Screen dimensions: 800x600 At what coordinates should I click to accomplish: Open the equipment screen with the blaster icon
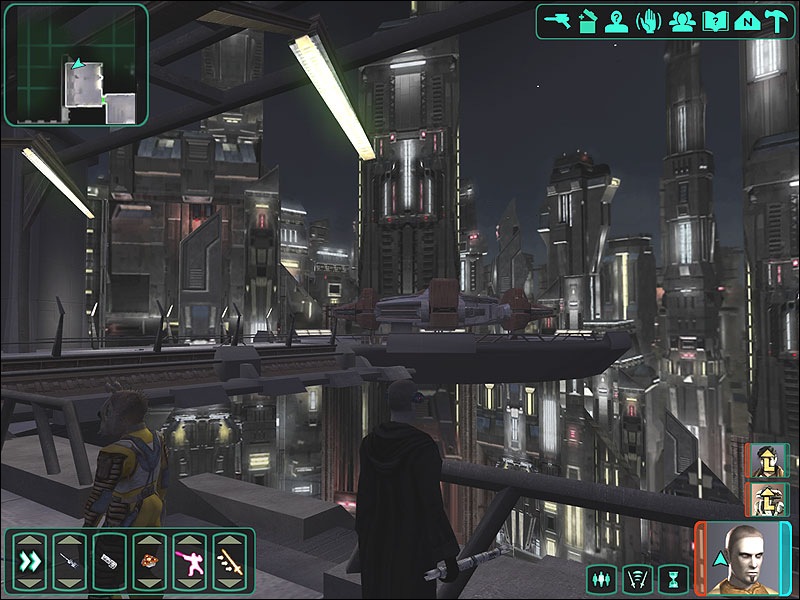[x=558, y=20]
